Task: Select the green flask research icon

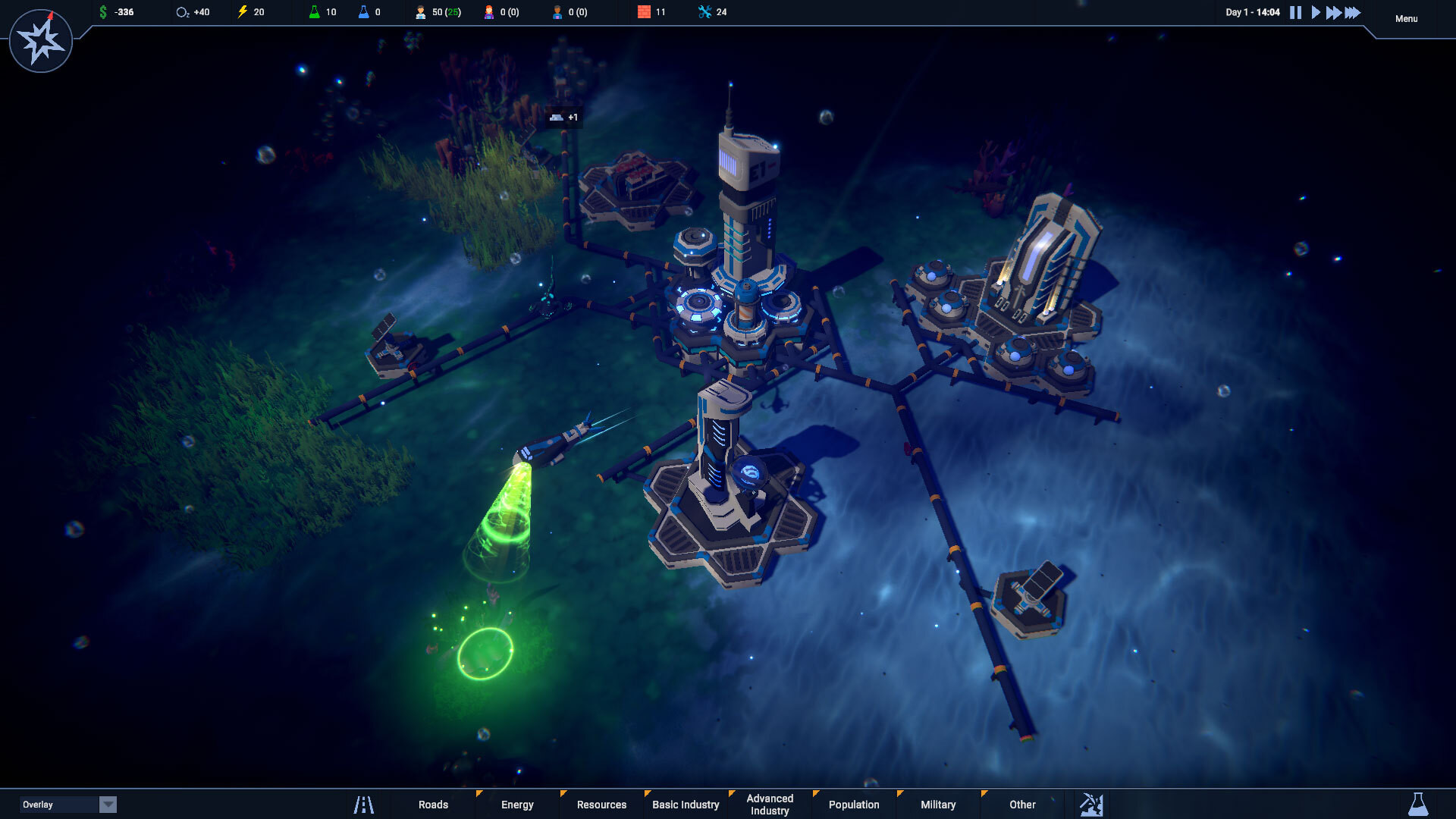Action: click(x=315, y=11)
